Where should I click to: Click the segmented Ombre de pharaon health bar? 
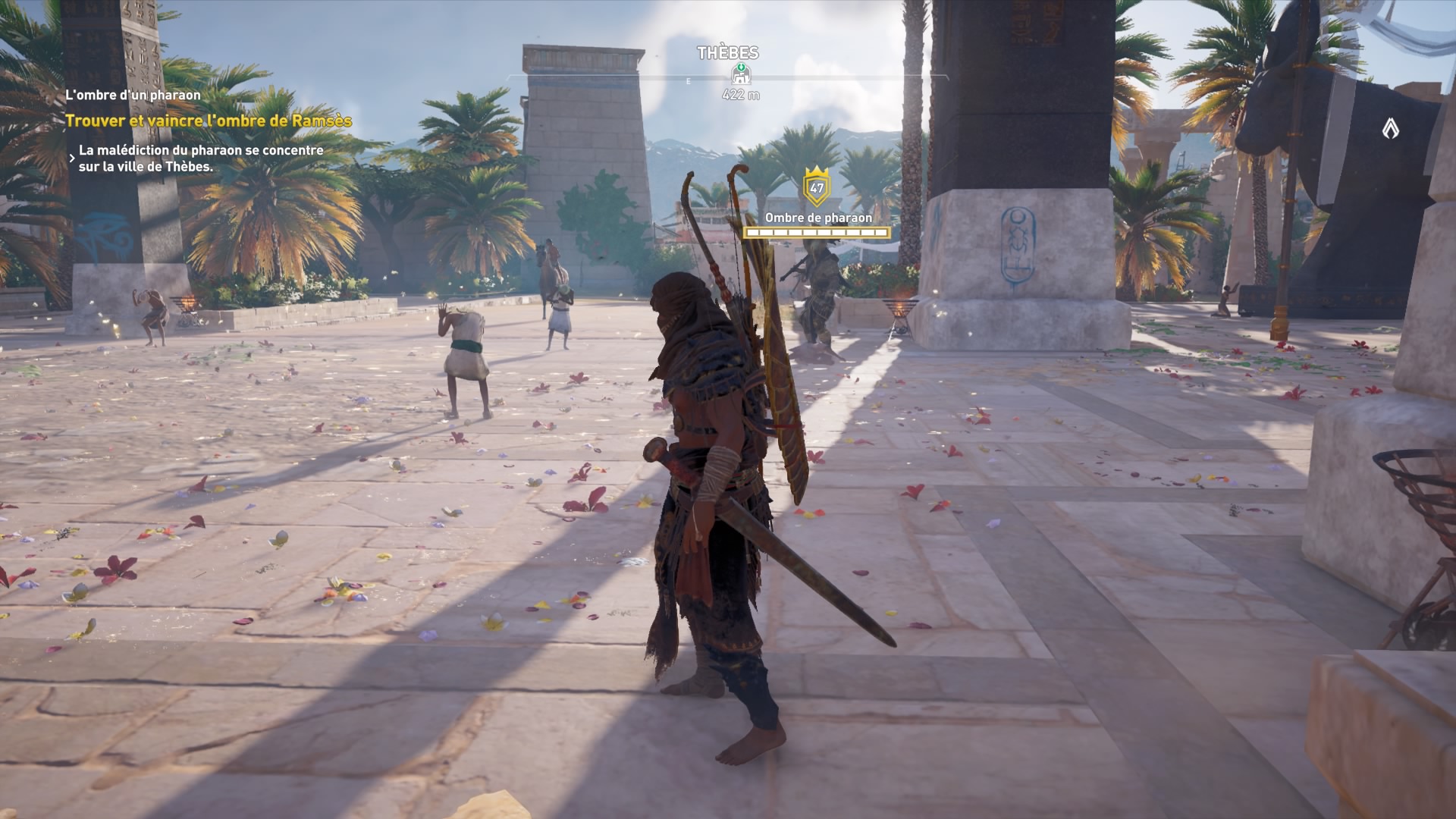pyautogui.click(x=816, y=232)
